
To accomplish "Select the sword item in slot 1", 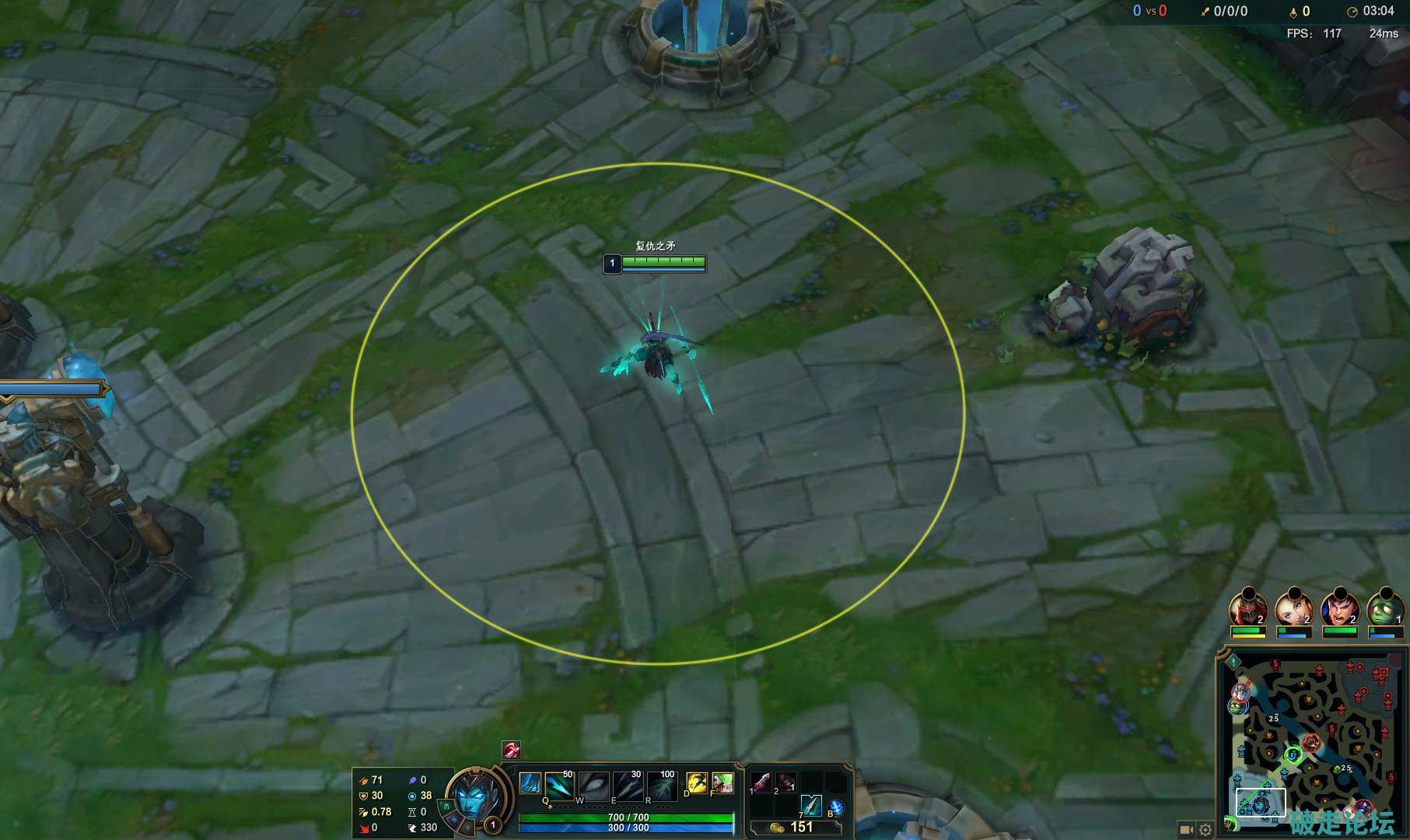I will pos(762,782).
